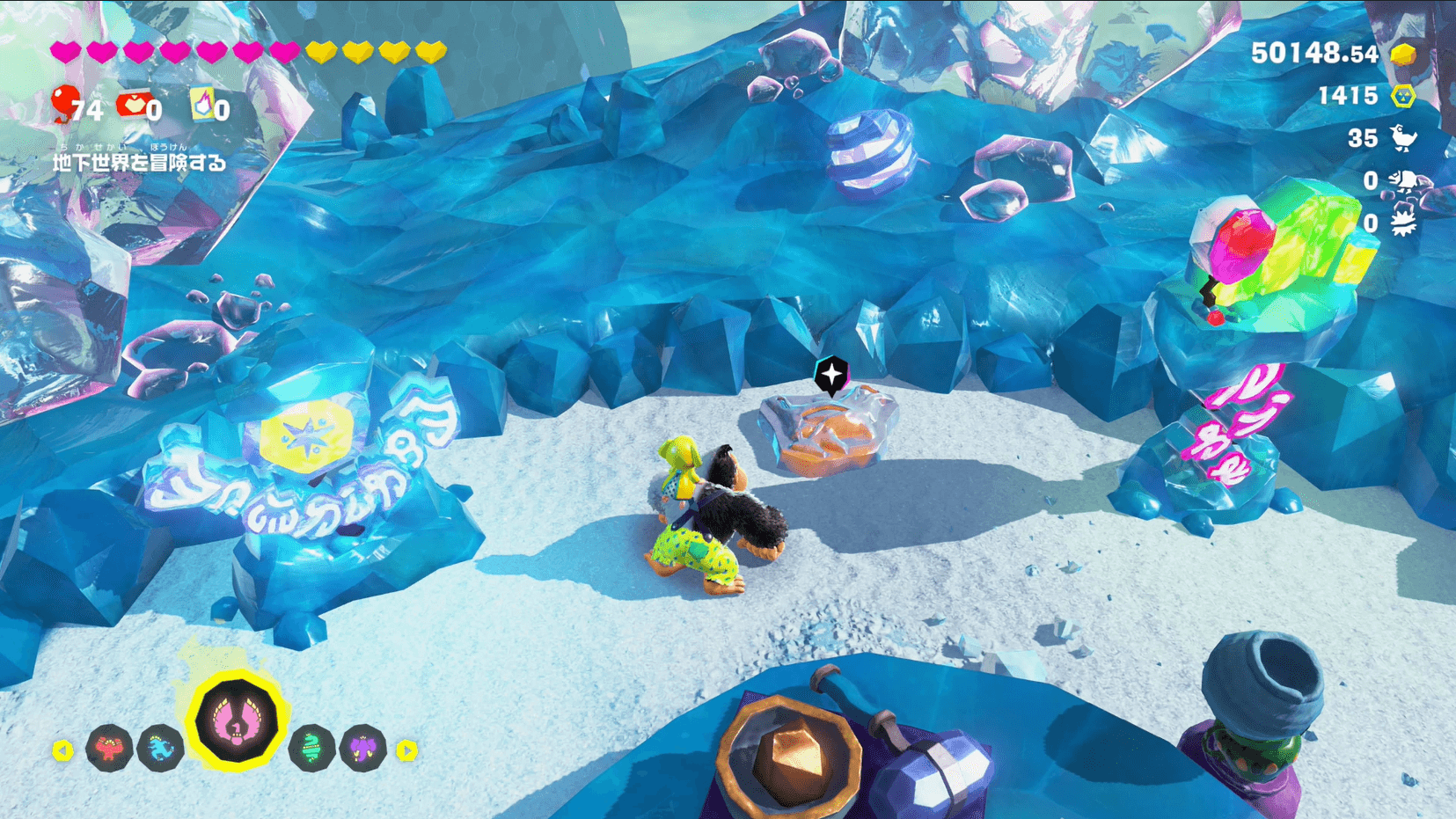
Task: Switch to the green Snake Bananza
Action: click(311, 749)
